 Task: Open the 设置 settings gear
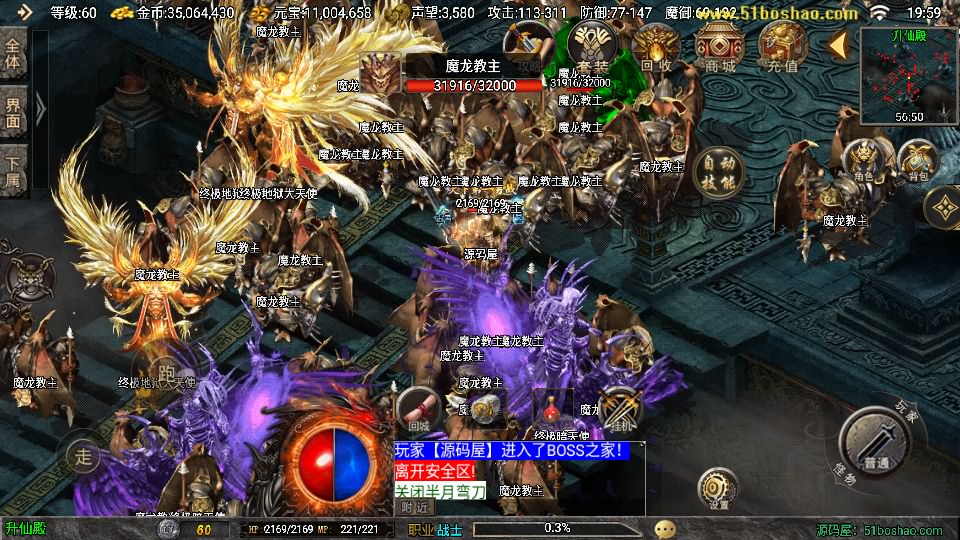[718, 489]
